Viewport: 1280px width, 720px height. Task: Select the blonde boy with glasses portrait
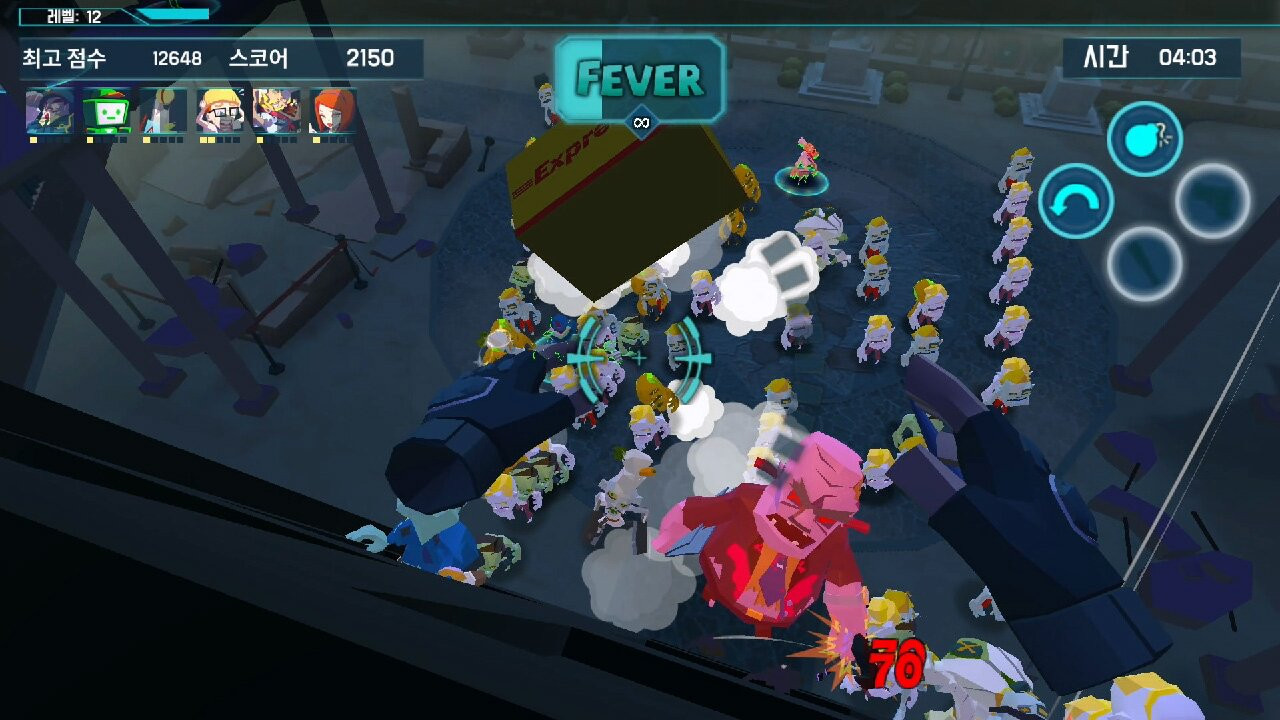pyautogui.click(x=220, y=110)
